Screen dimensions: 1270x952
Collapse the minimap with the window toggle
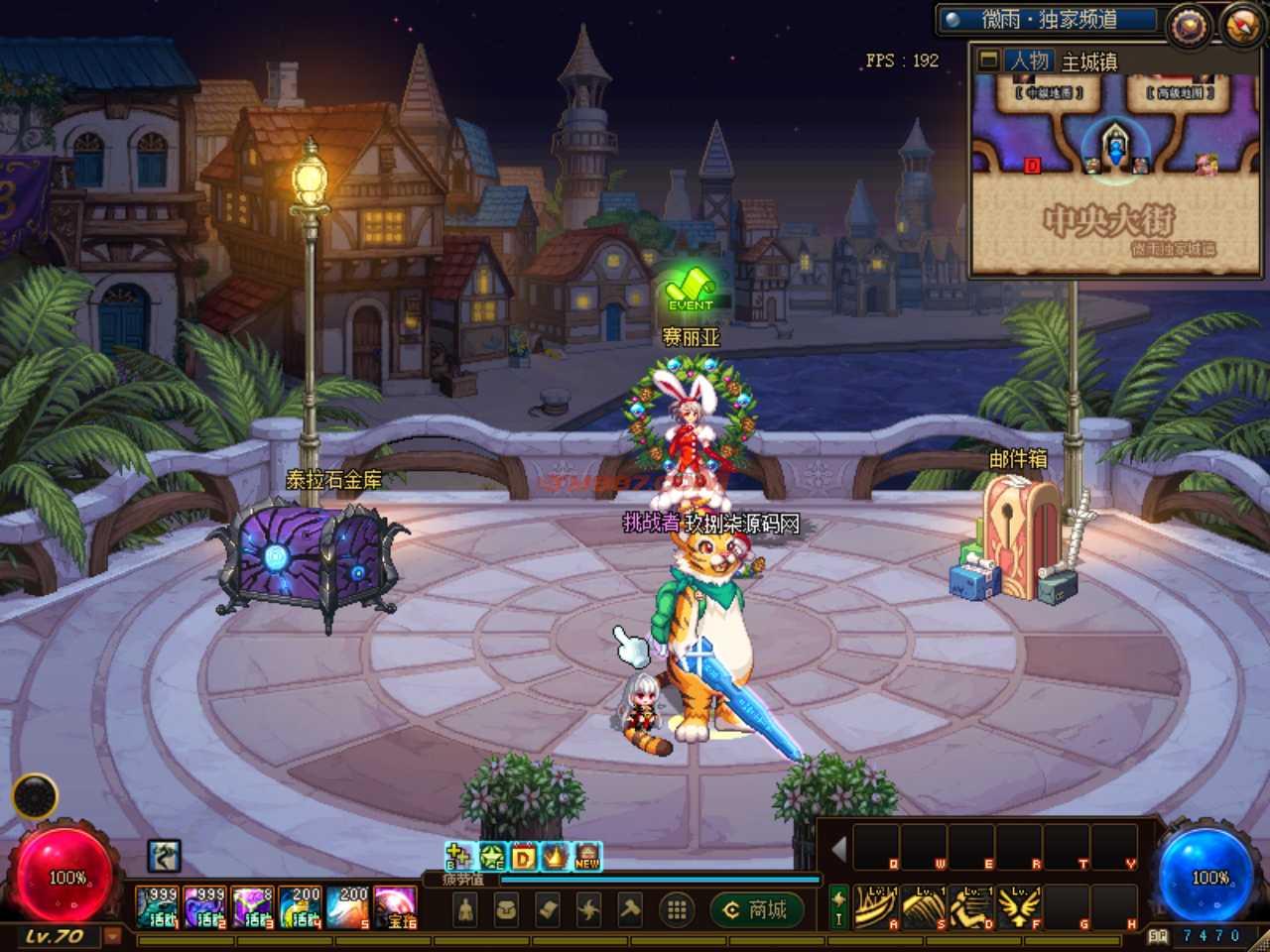[988, 60]
